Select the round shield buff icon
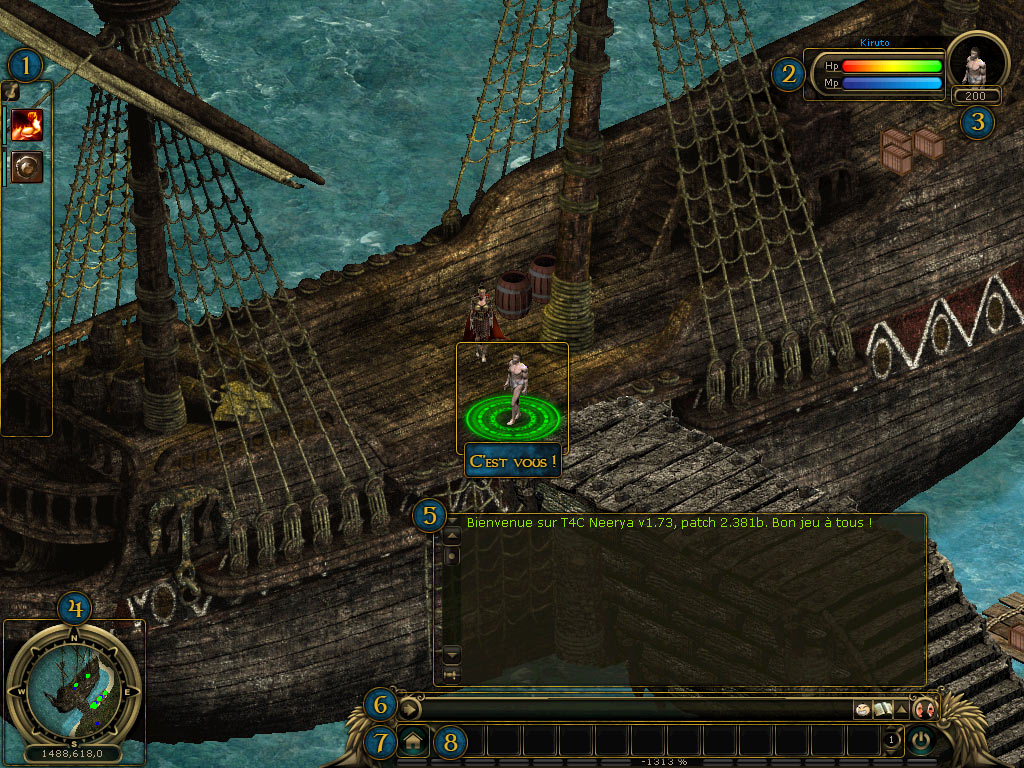The height and width of the screenshot is (768, 1024). click(x=26, y=167)
